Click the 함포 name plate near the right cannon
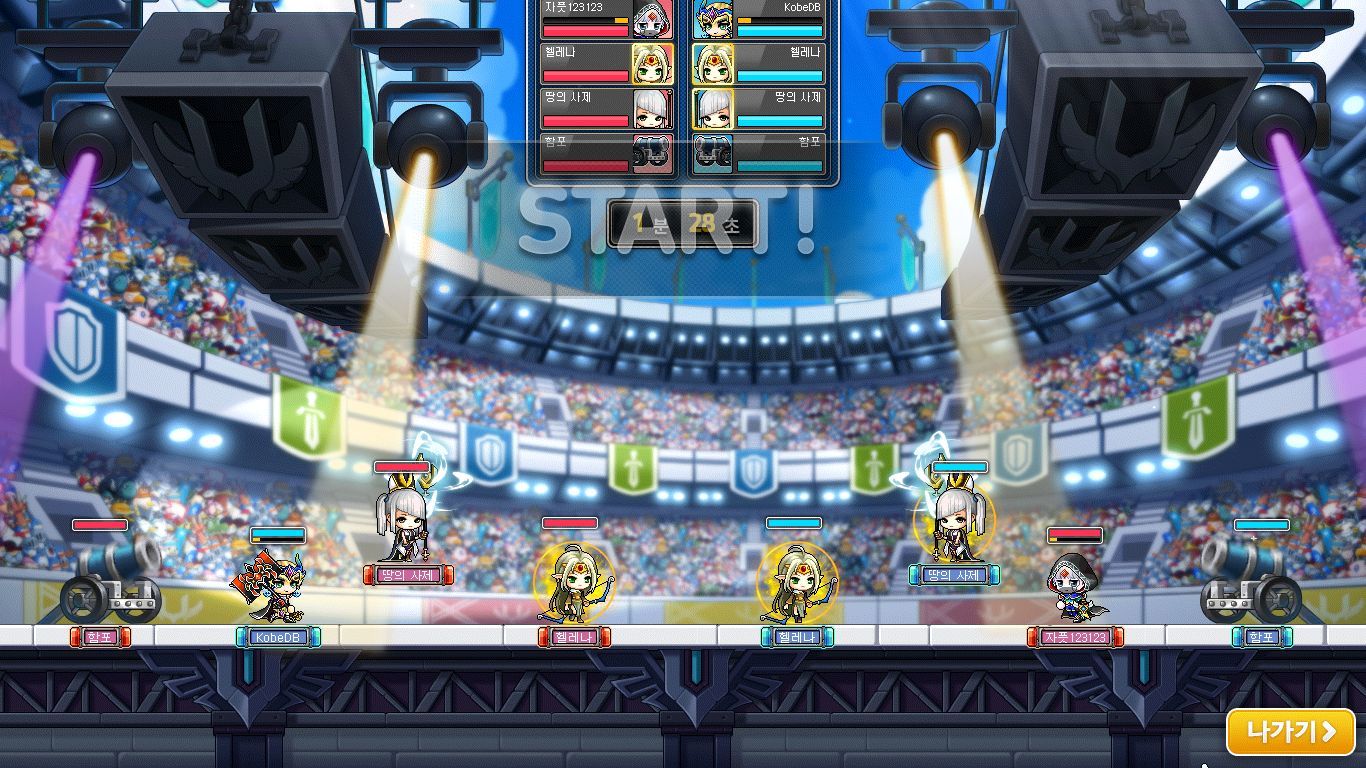Screen dimensions: 1366x768 coord(1262,637)
